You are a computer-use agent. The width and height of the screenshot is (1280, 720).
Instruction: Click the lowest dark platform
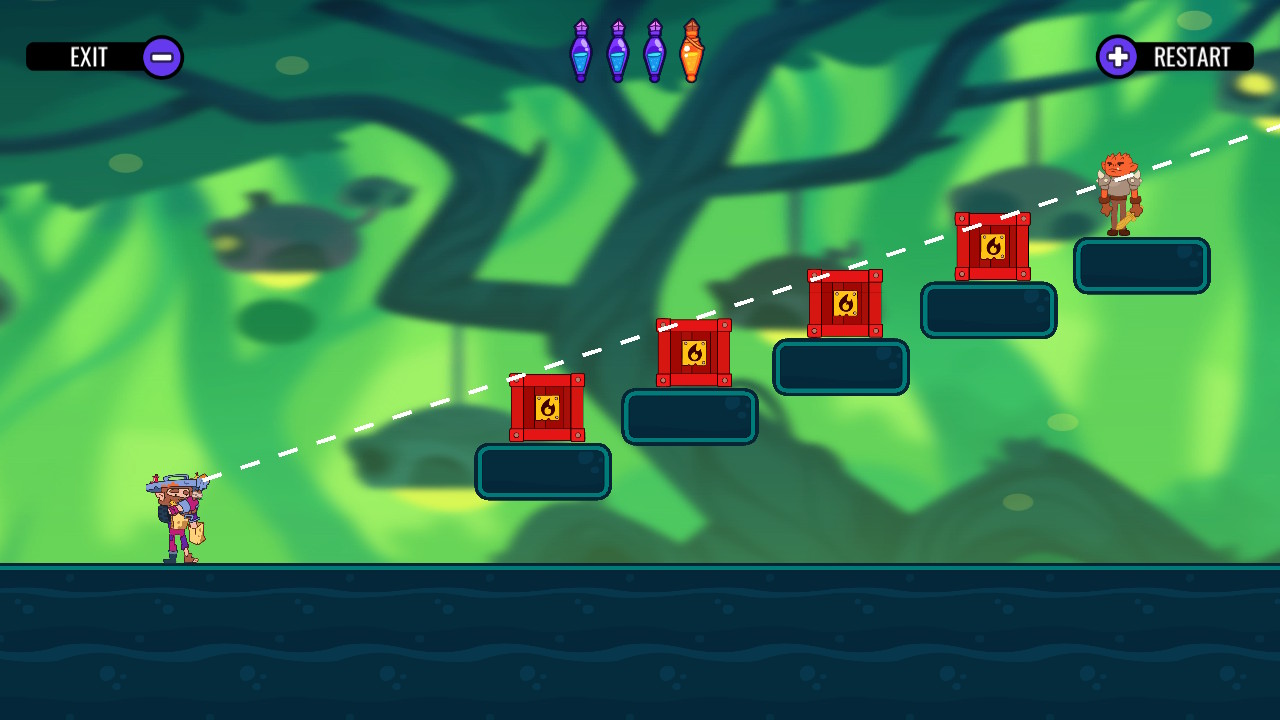click(x=544, y=470)
